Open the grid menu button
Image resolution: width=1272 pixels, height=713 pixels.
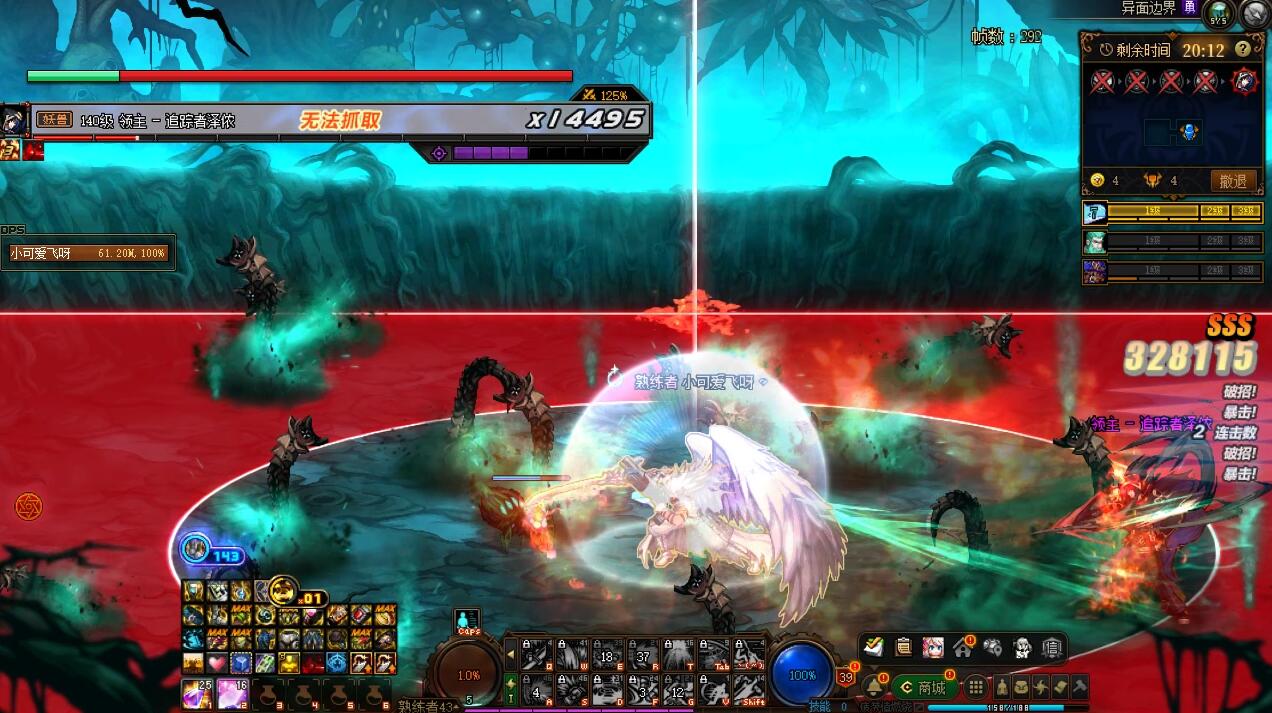click(x=975, y=688)
